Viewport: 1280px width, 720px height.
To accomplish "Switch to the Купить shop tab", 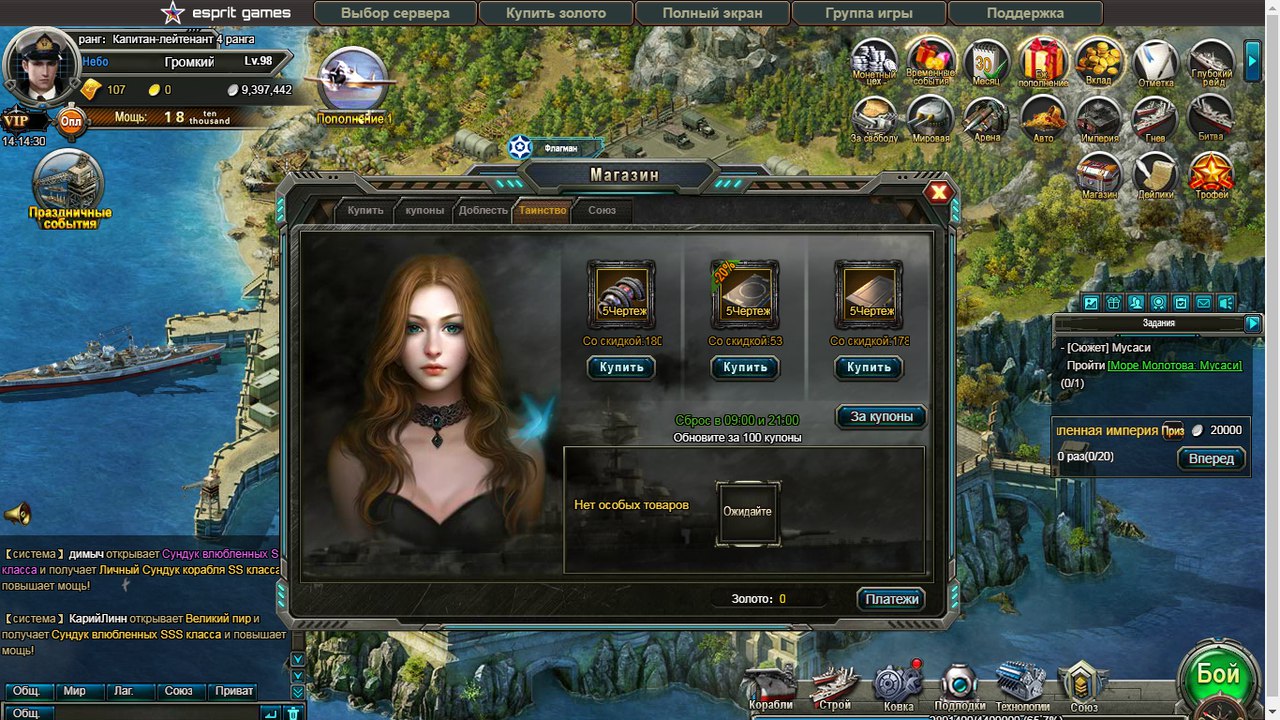I will pyautogui.click(x=365, y=210).
